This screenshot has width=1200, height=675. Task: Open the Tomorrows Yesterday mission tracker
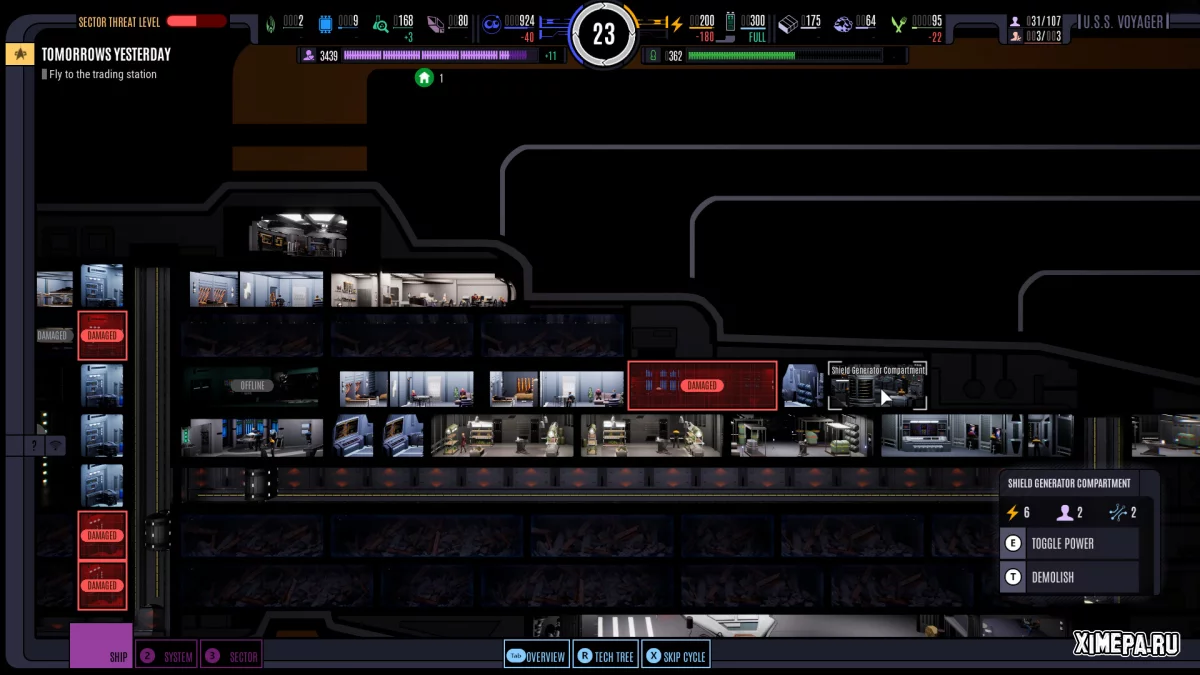(105, 54)
